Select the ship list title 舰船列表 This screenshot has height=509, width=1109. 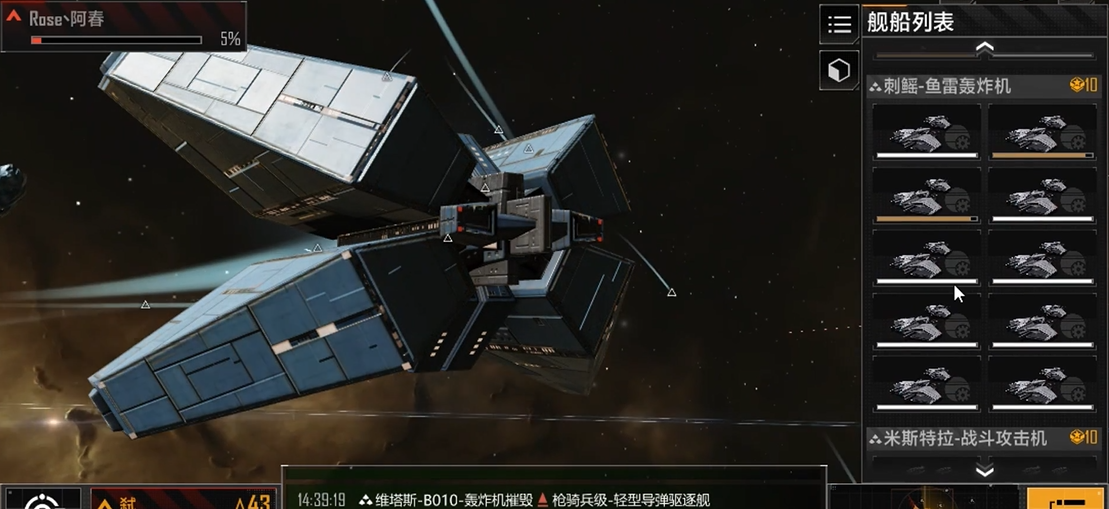[910, 22]
